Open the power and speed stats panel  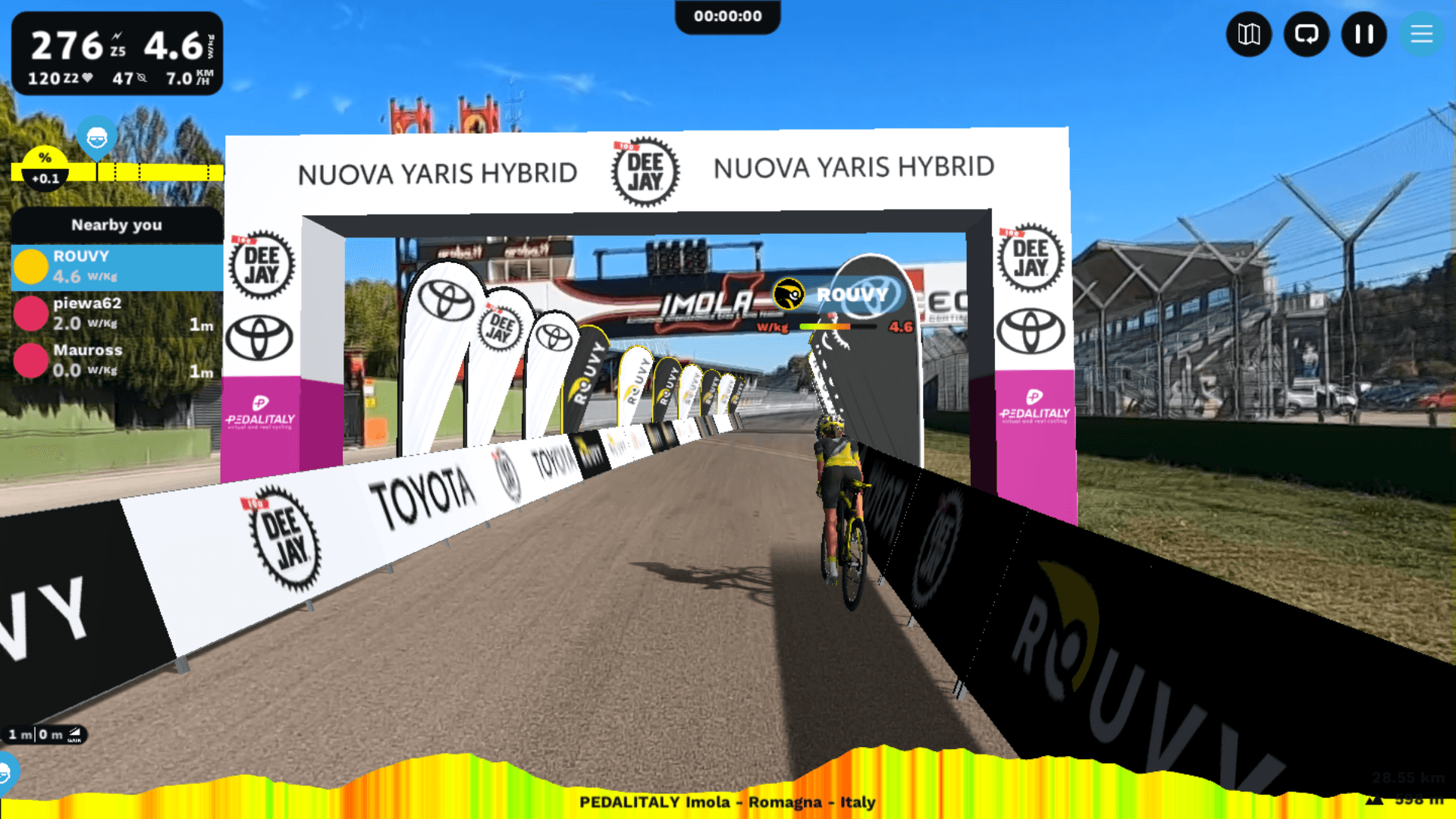117,53
